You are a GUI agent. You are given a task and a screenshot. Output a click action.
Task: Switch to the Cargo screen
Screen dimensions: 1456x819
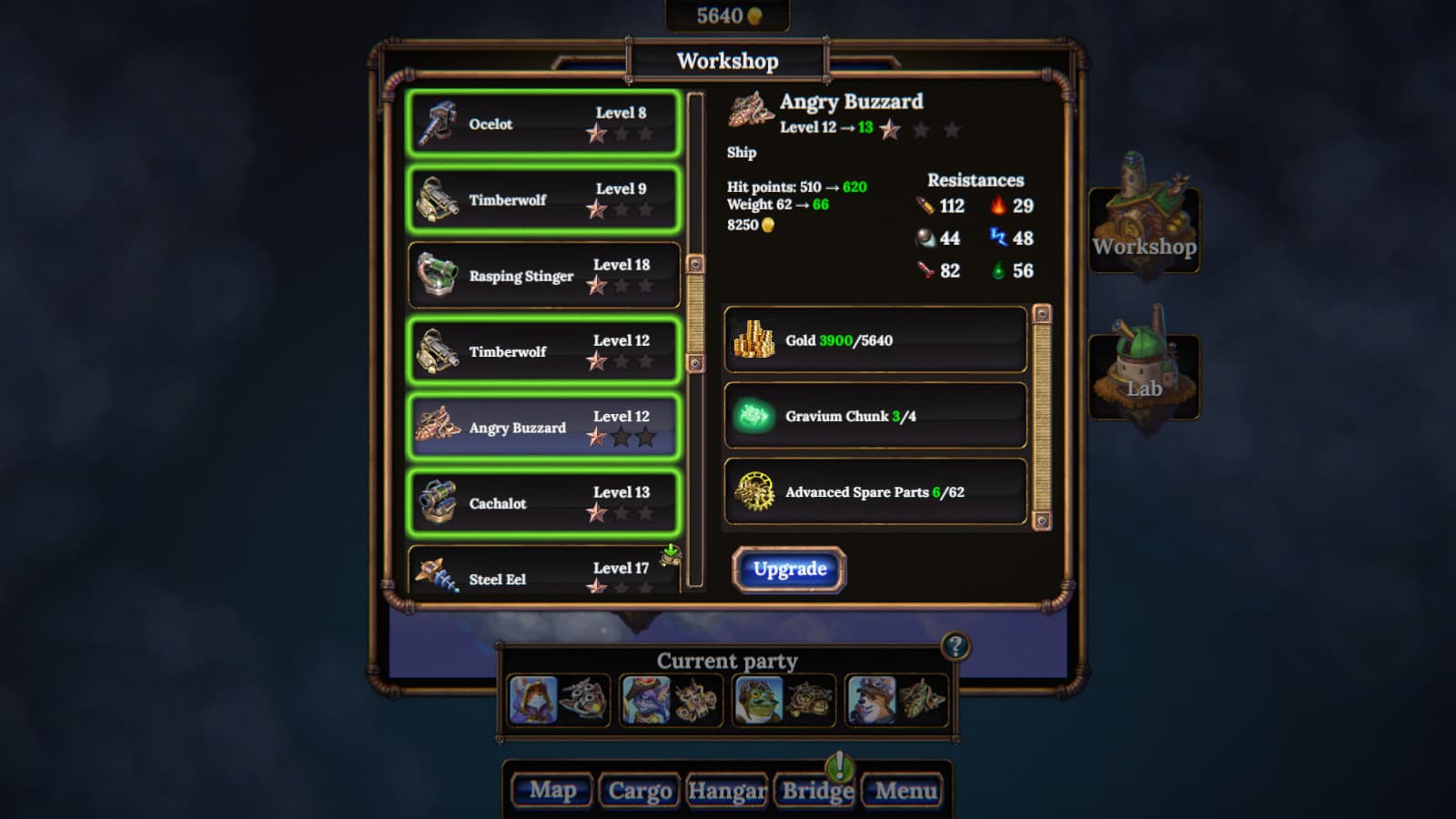pos(640,790)
